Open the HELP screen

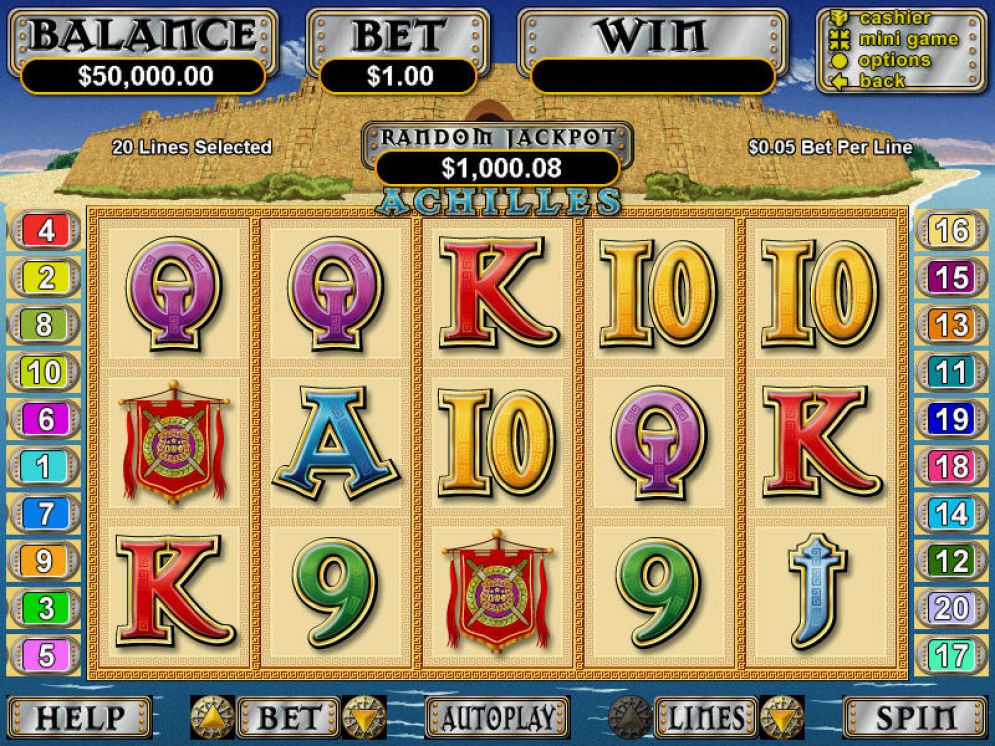tap(80, 717)
